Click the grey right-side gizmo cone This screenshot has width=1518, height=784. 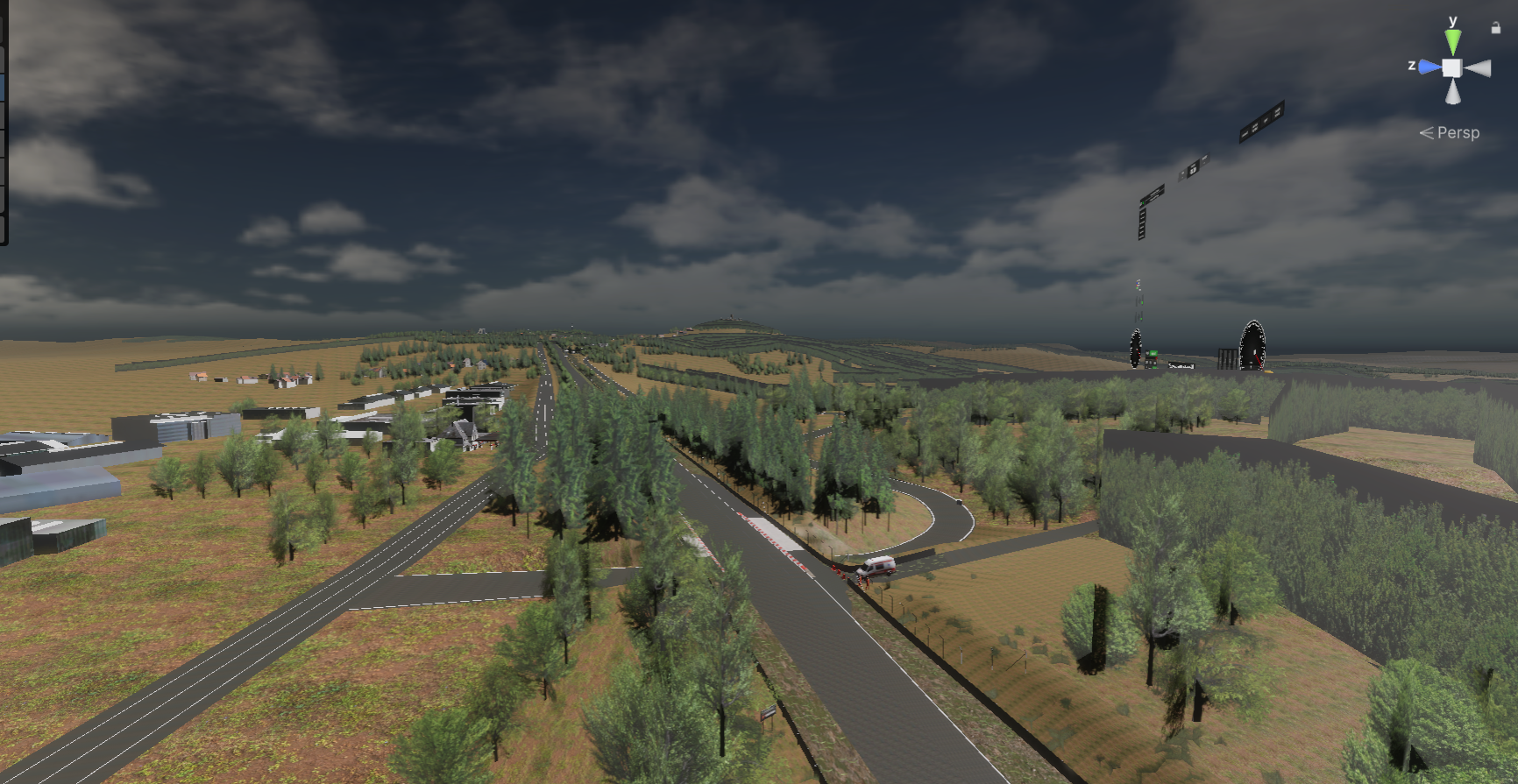[1478, 68]
